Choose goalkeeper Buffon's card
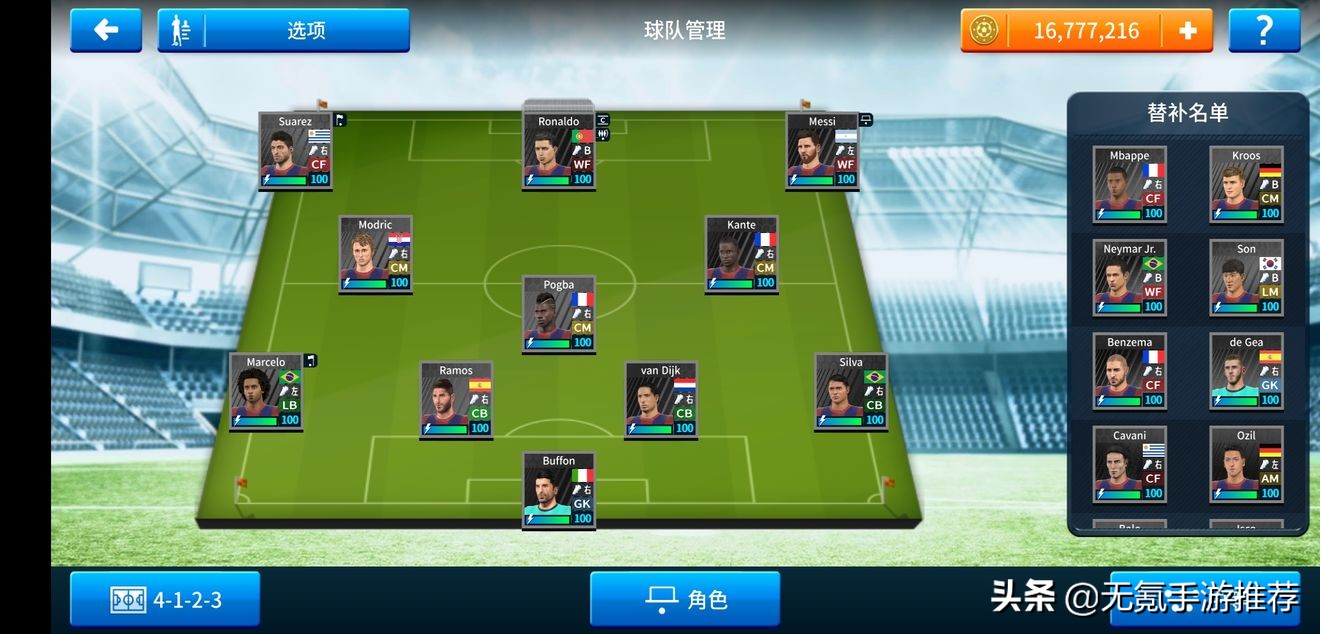This screenshot has width=1320, height=634. (x=559, y=490)
